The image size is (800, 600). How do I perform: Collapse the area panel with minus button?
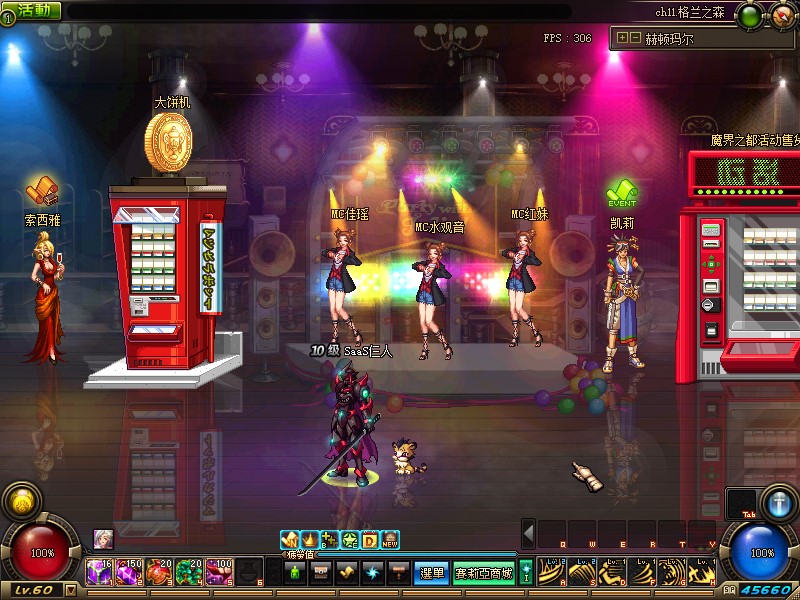(x=635, y=39)
